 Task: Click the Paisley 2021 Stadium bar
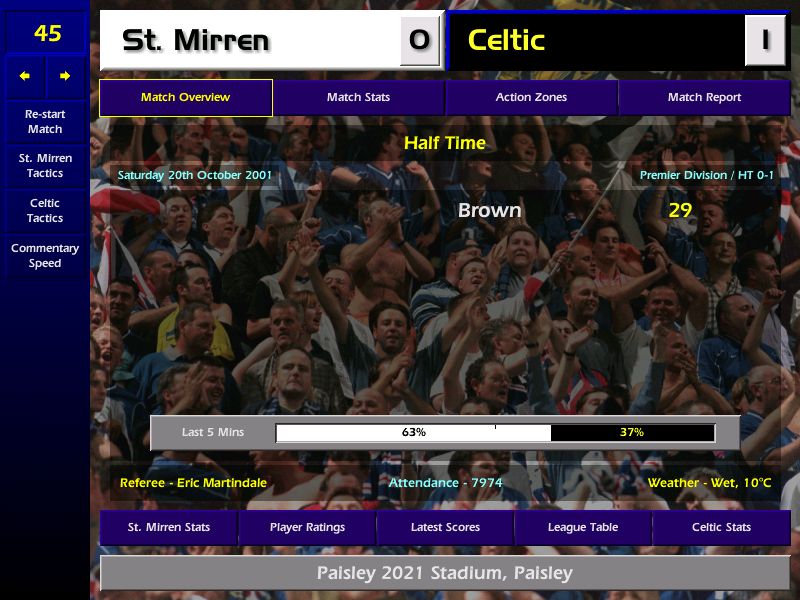tap(445, 573)
